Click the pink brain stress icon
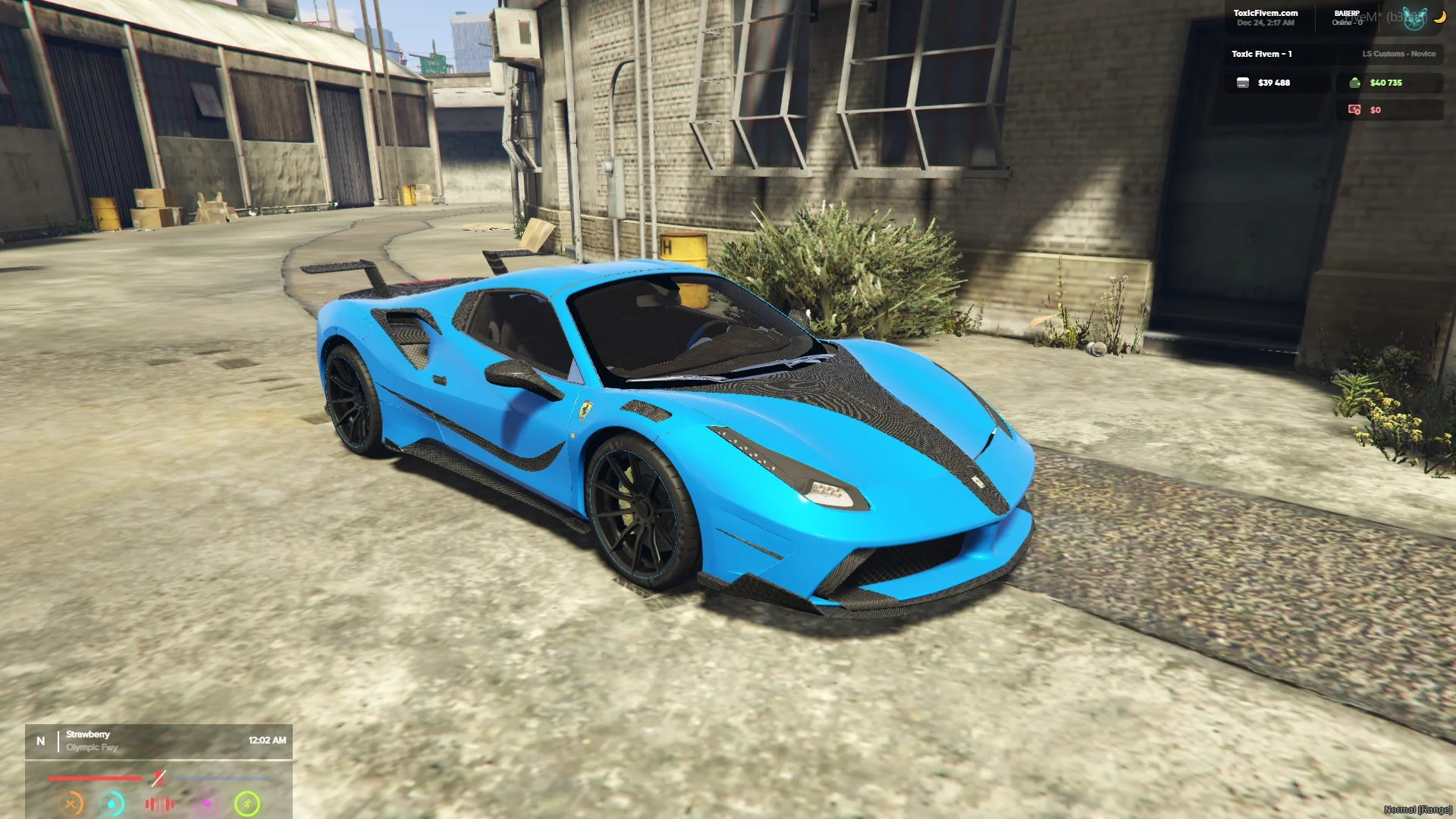Screen dimensions: 1456x819 tap(206, 804)
